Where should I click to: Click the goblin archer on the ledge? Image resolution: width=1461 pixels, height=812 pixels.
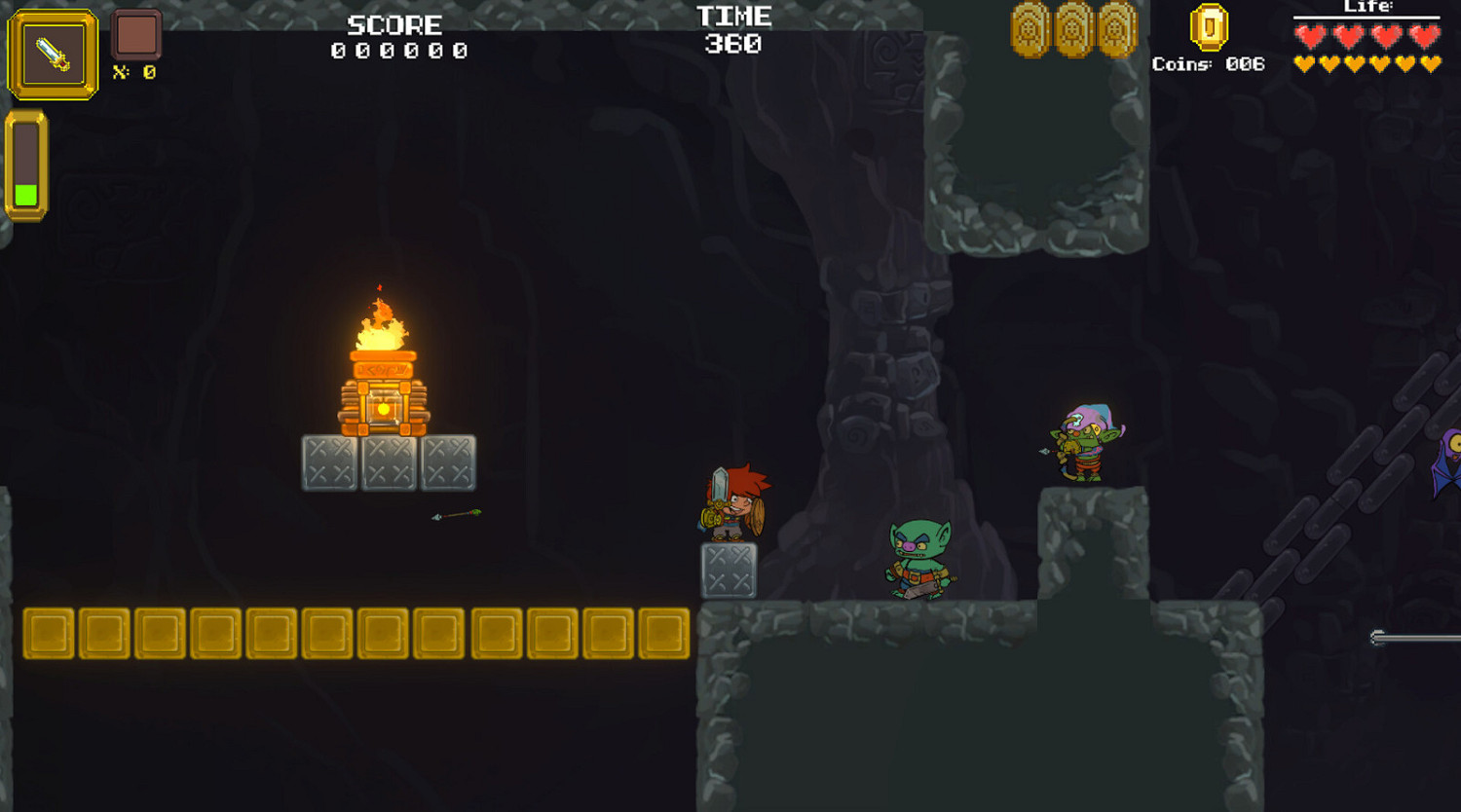(1084, 443)
